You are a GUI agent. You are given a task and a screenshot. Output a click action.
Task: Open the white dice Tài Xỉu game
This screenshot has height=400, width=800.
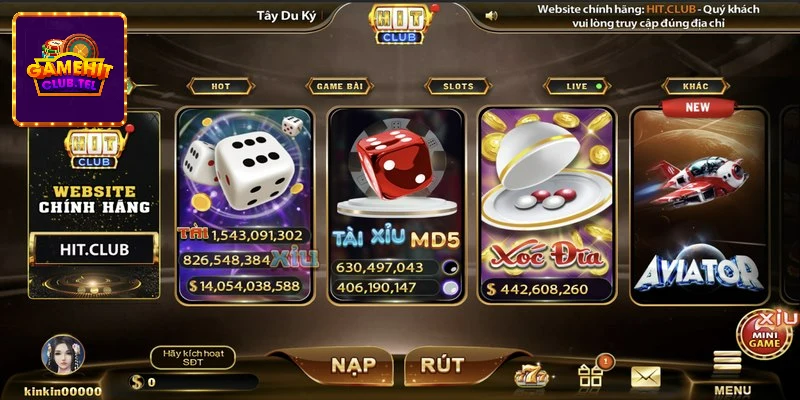(x=244, y=200)
